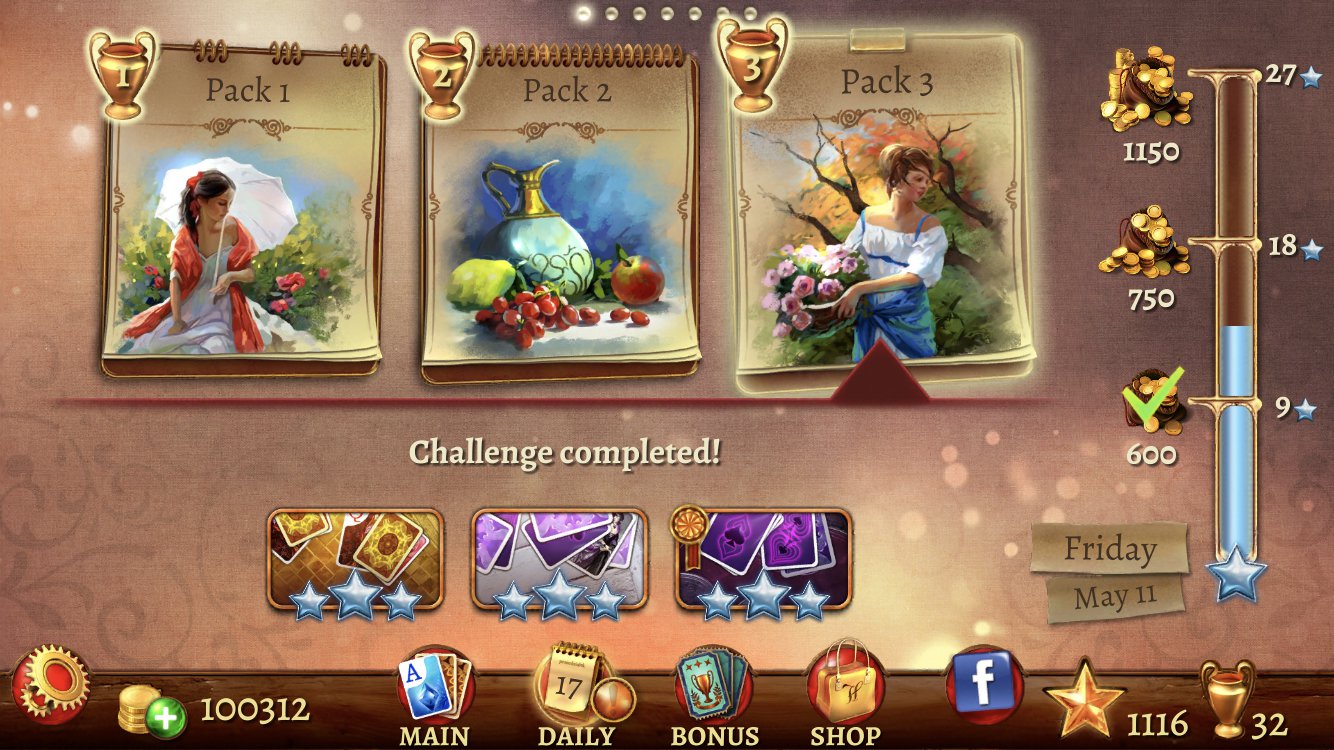This screenshot has height=750, width=1334.
Task: Visit the SHOP
Action: (x=845, y=696)
